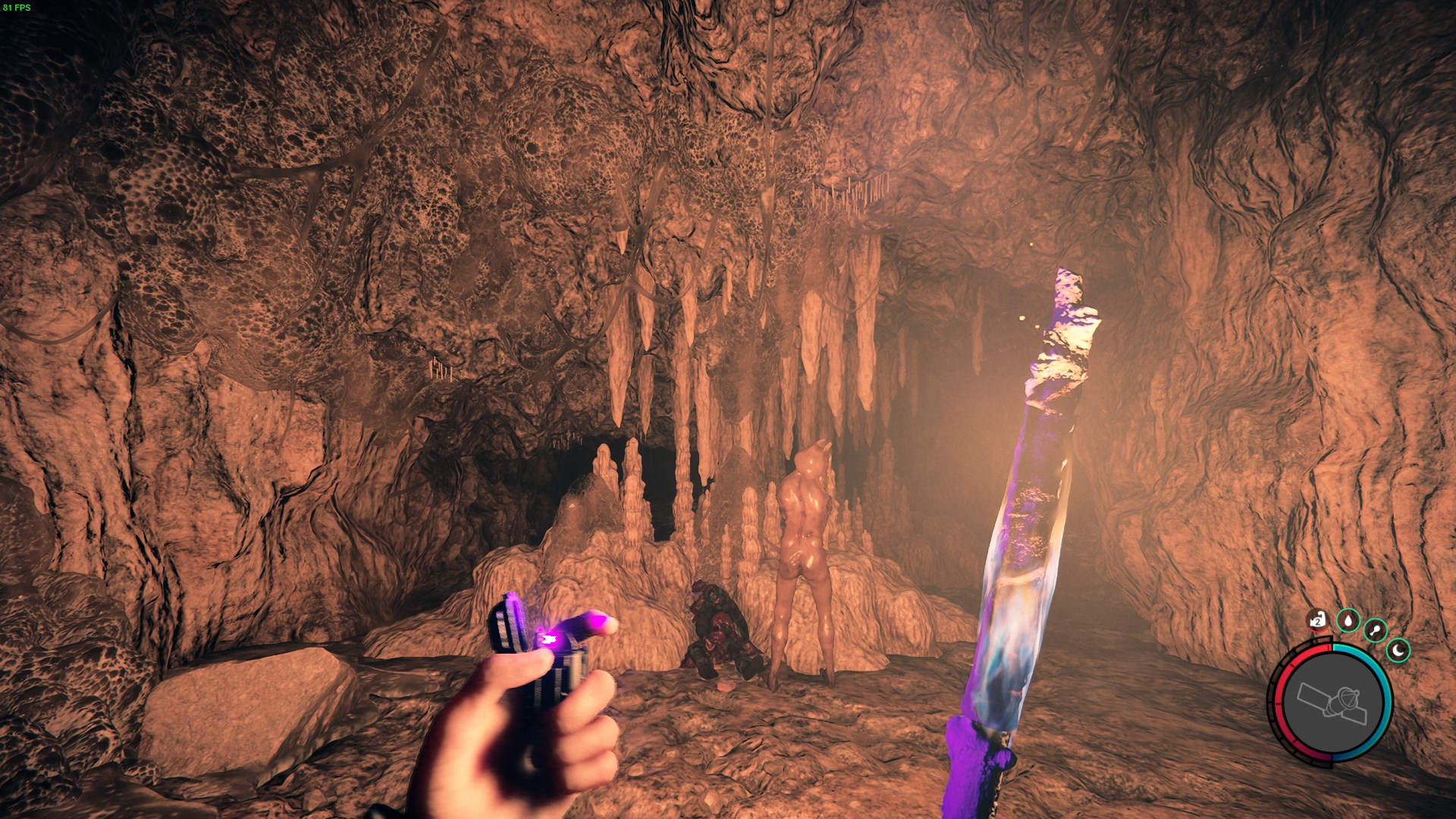Select the crescent moon rest icon
The height and width of the screenshot is (819, 1456).
[x=1398, y=650]
